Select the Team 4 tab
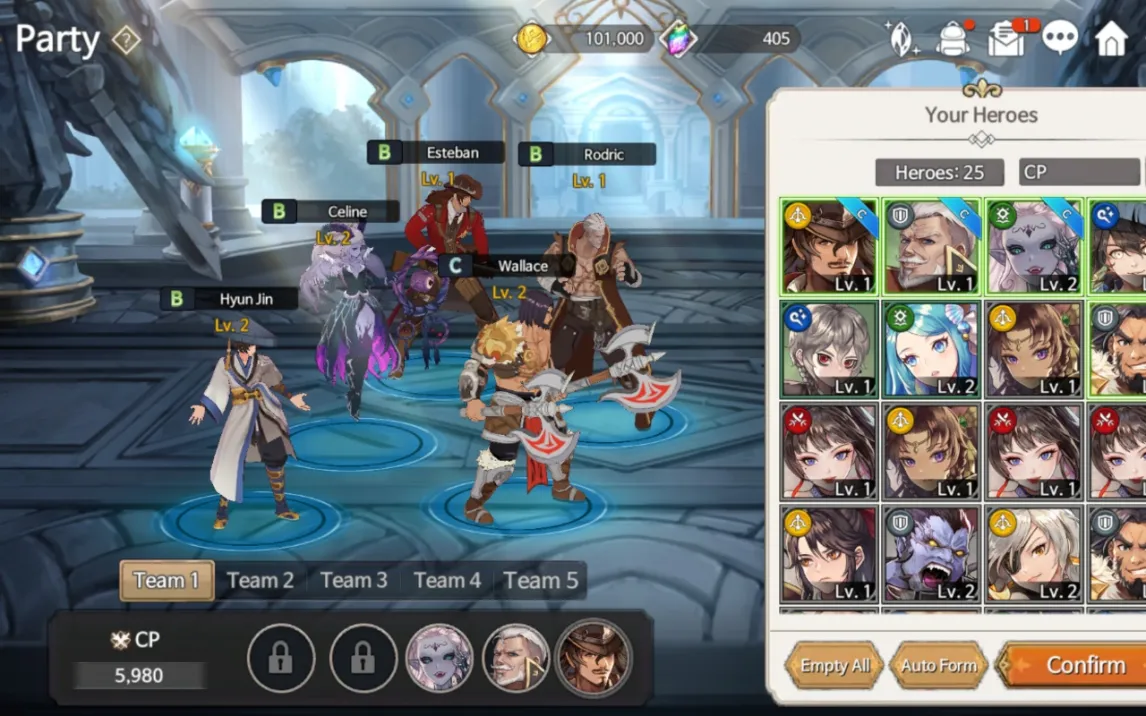This screenshot has height=716, width=1146. tap(447, 580)
